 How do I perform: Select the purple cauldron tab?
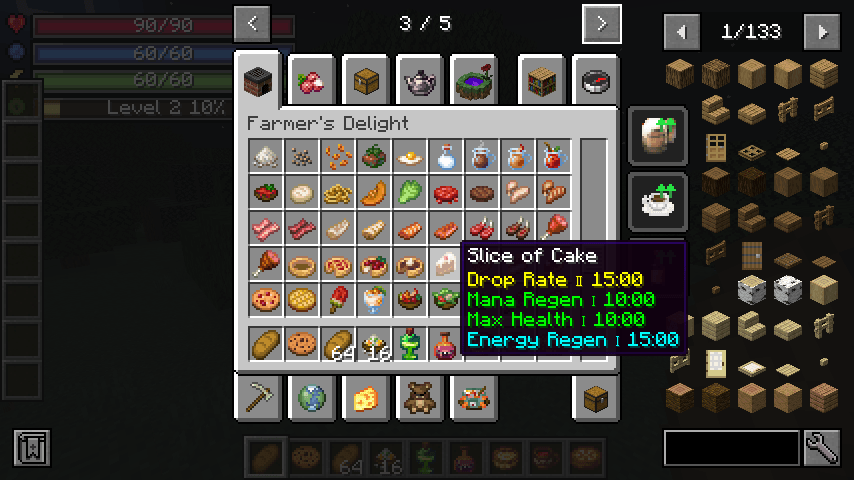[x=474, y=81]
